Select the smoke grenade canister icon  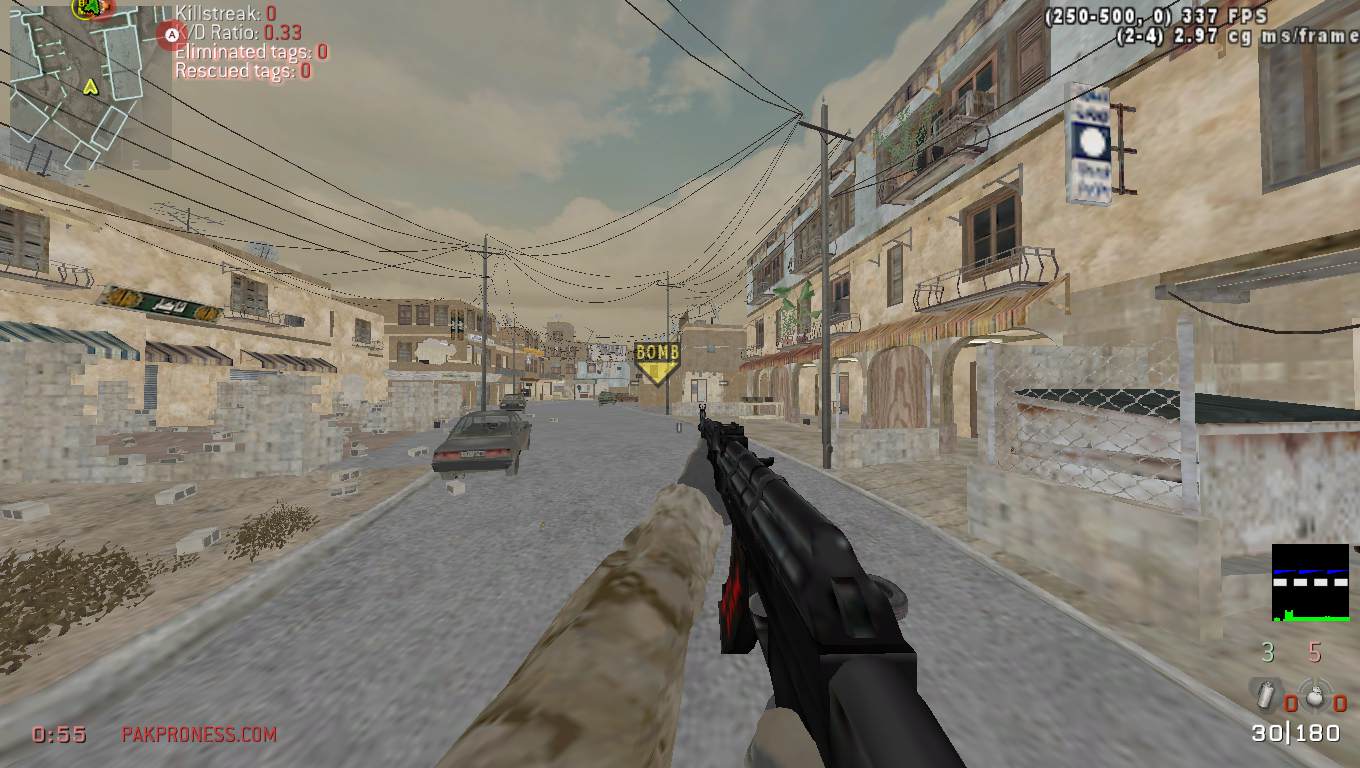pyautogui.click(x=1265, y=693)
